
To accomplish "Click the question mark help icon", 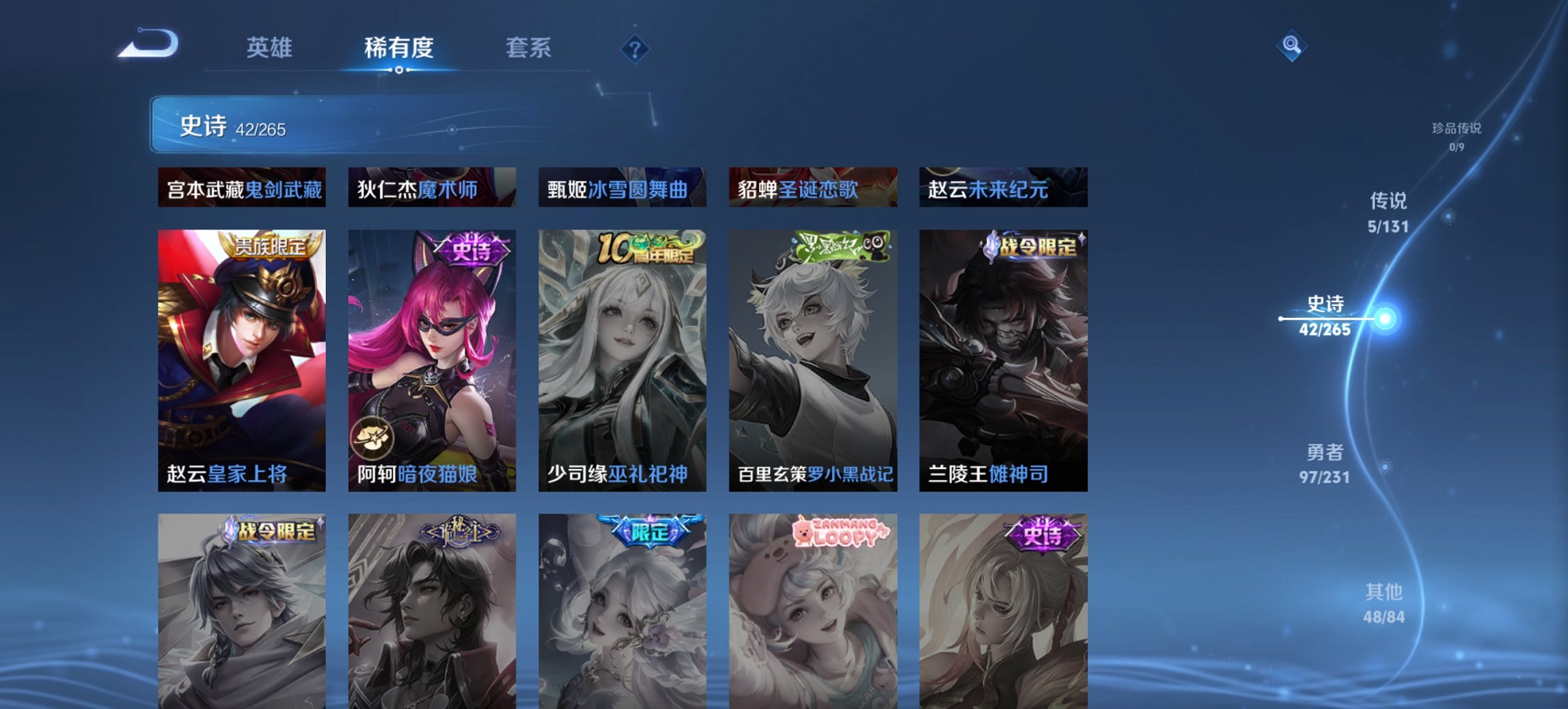I will (635, 48).
